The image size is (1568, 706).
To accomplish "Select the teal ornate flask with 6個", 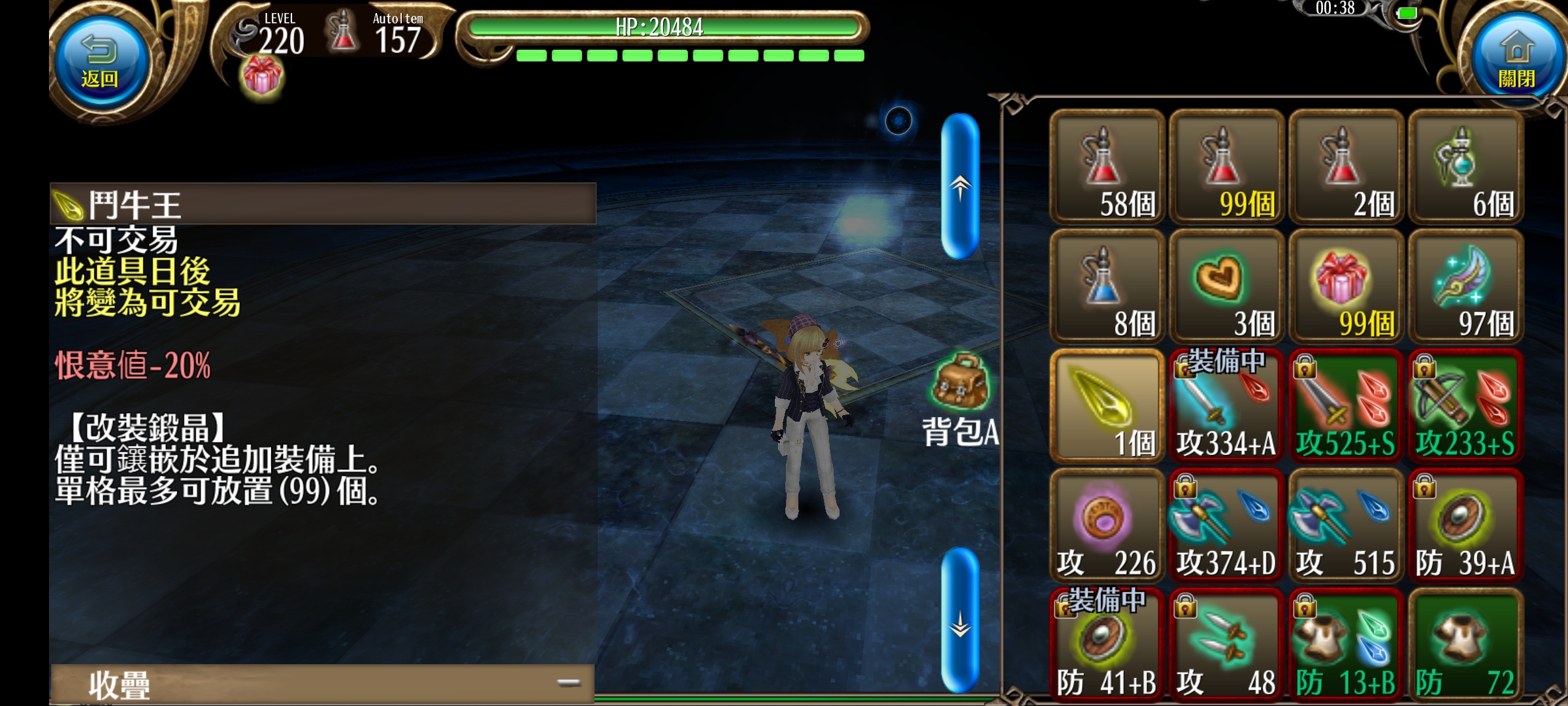I will coord(1465,167).
